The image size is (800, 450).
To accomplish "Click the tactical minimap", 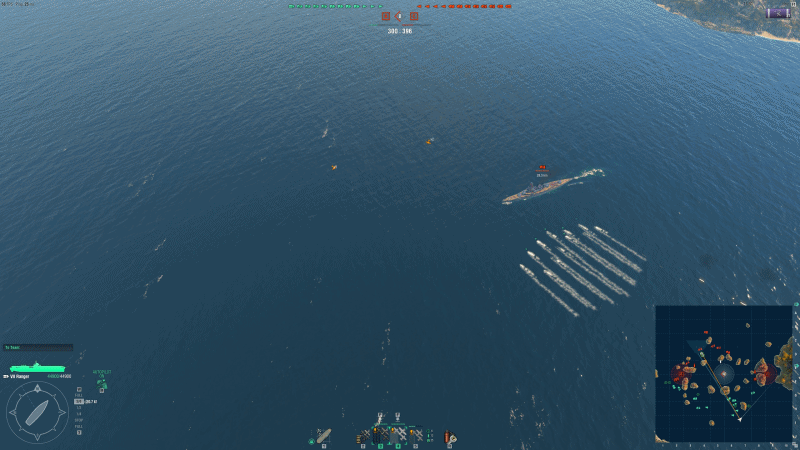I will coord(723,372).
